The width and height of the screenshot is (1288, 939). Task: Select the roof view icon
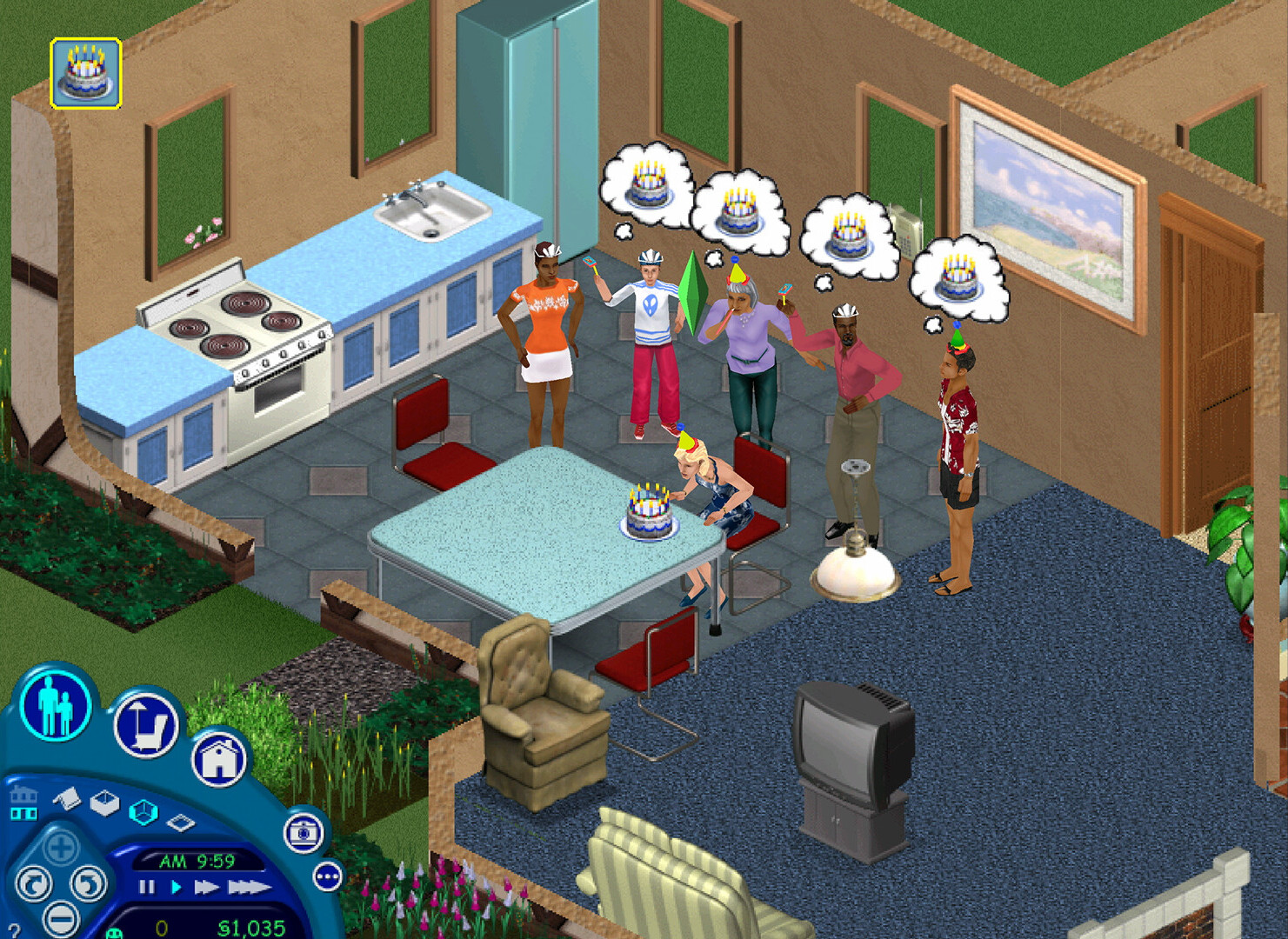66,796
